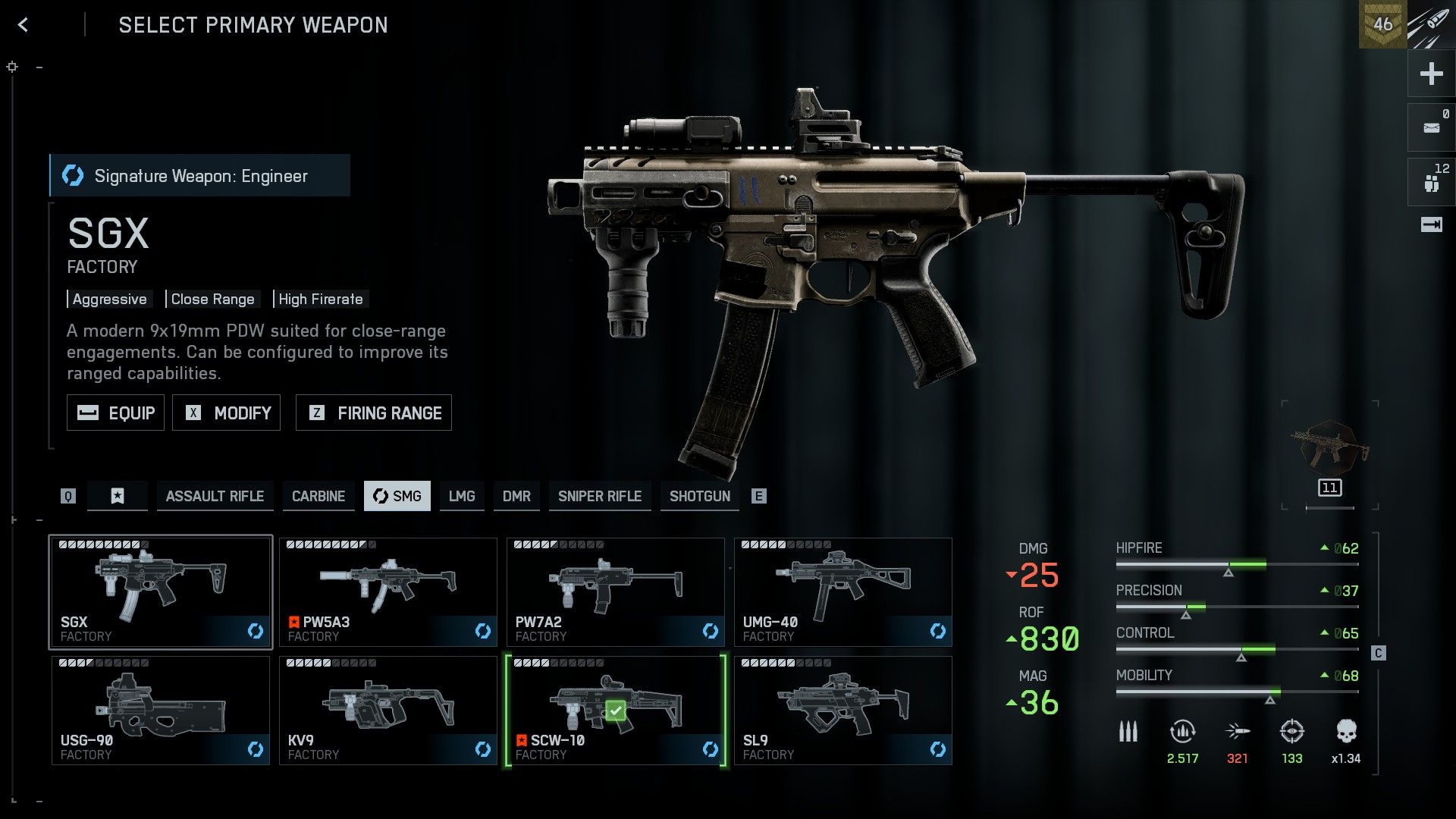Show the DMR weapons
1456x819 pixels.
click(x=516, y=496)
